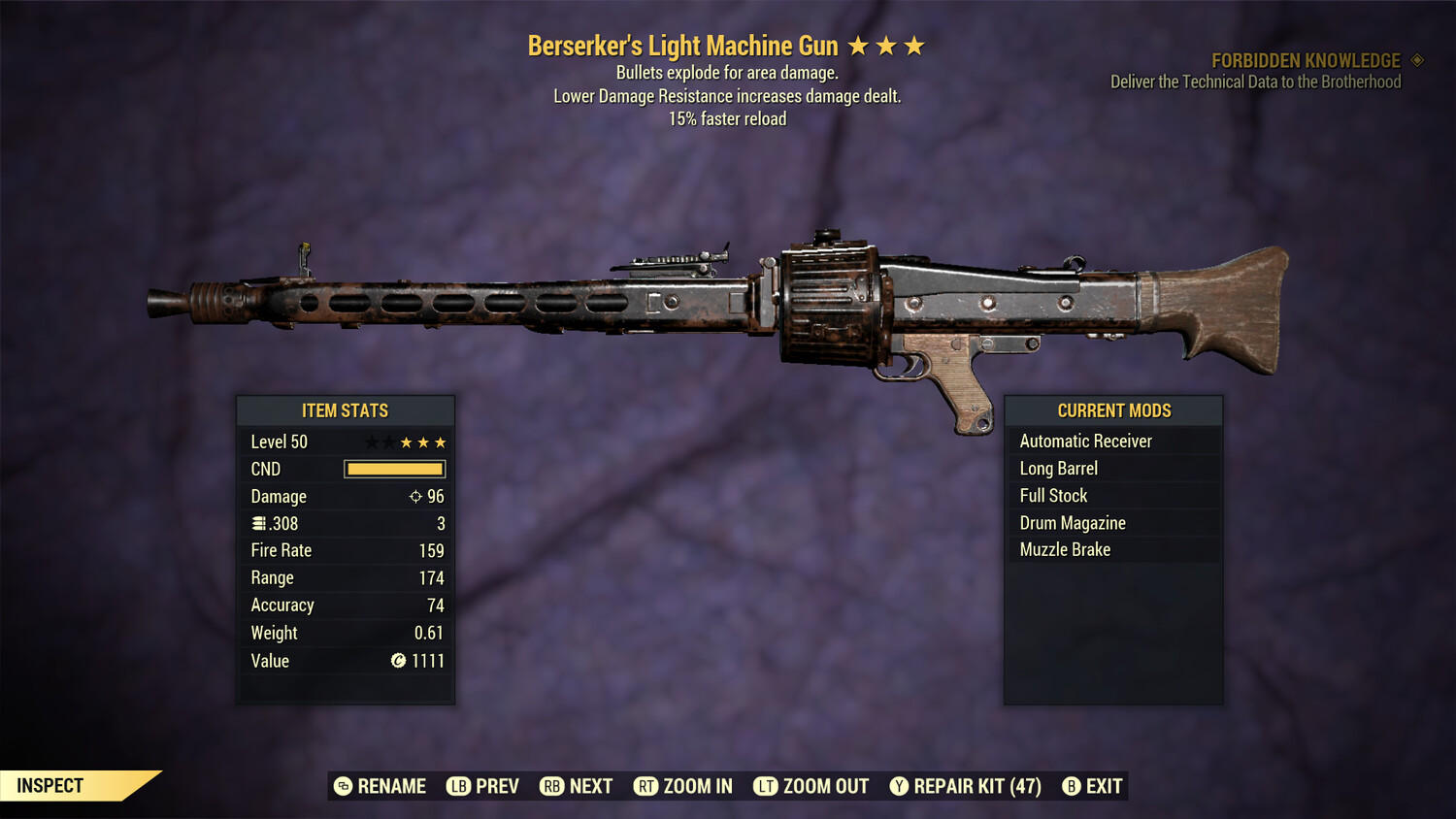The image size is (1456, 819).
Task: Click the RT zoom in icon
Action: (645, 786)
